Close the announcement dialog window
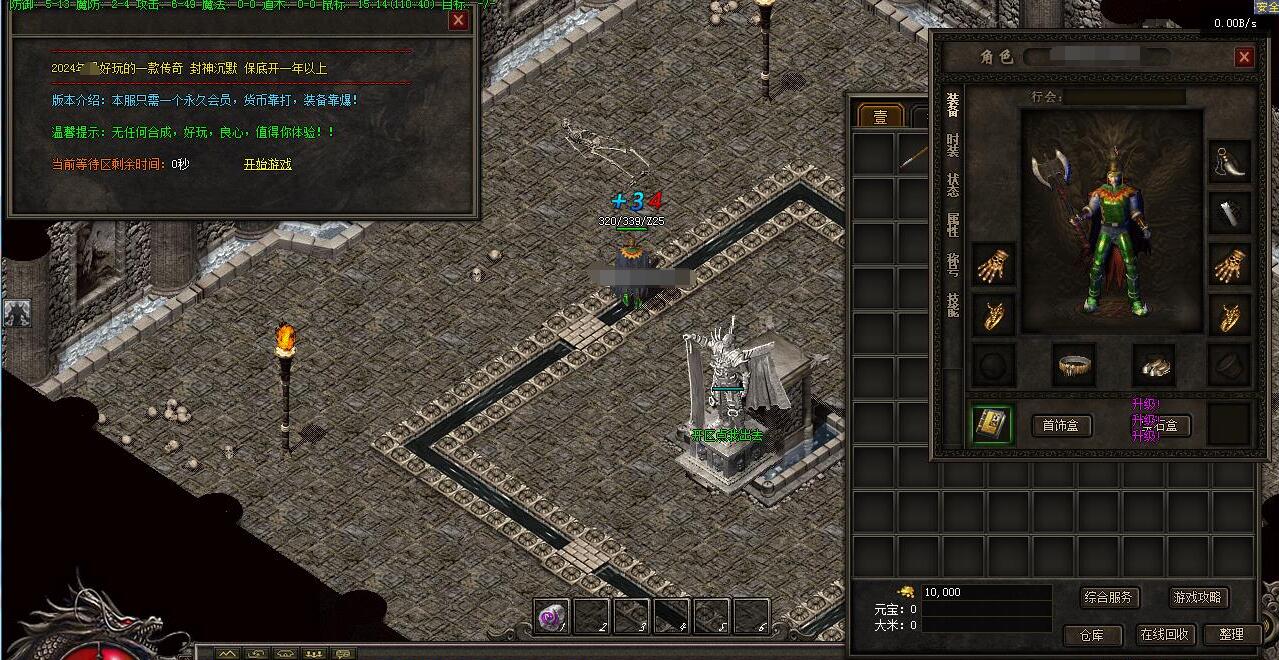Screen dimensions: 1279x660 [458, 20]
